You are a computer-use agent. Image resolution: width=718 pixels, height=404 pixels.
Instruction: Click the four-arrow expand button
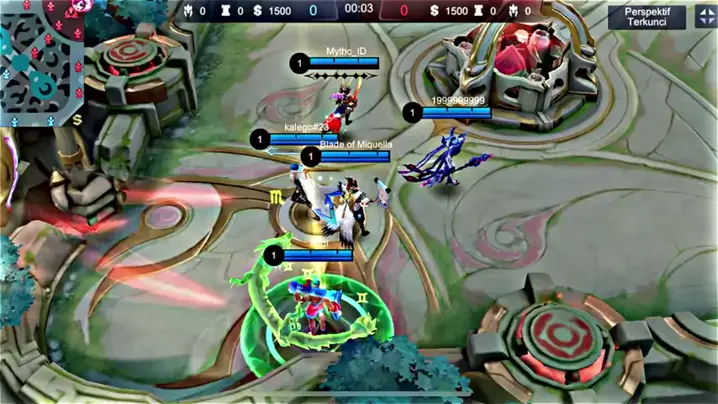pyautogui.click(x=704, y=16)
